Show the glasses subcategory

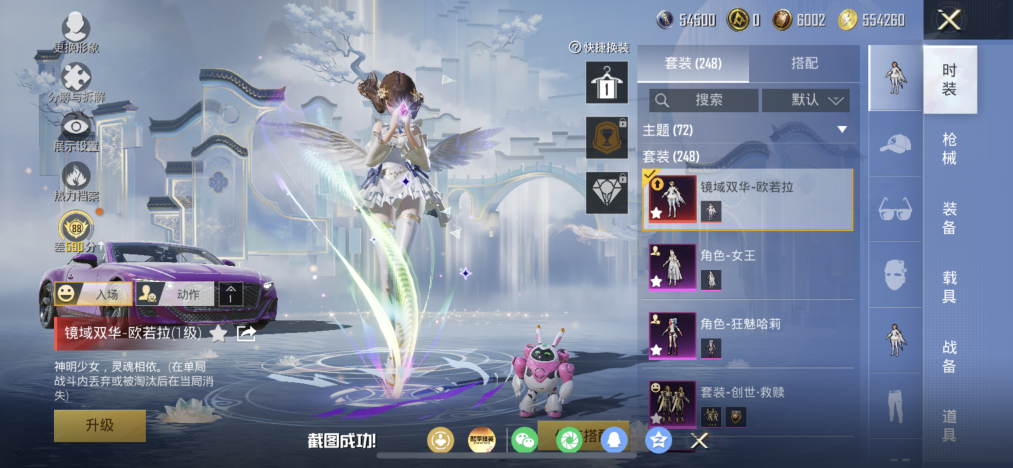[x=895, y=209]
